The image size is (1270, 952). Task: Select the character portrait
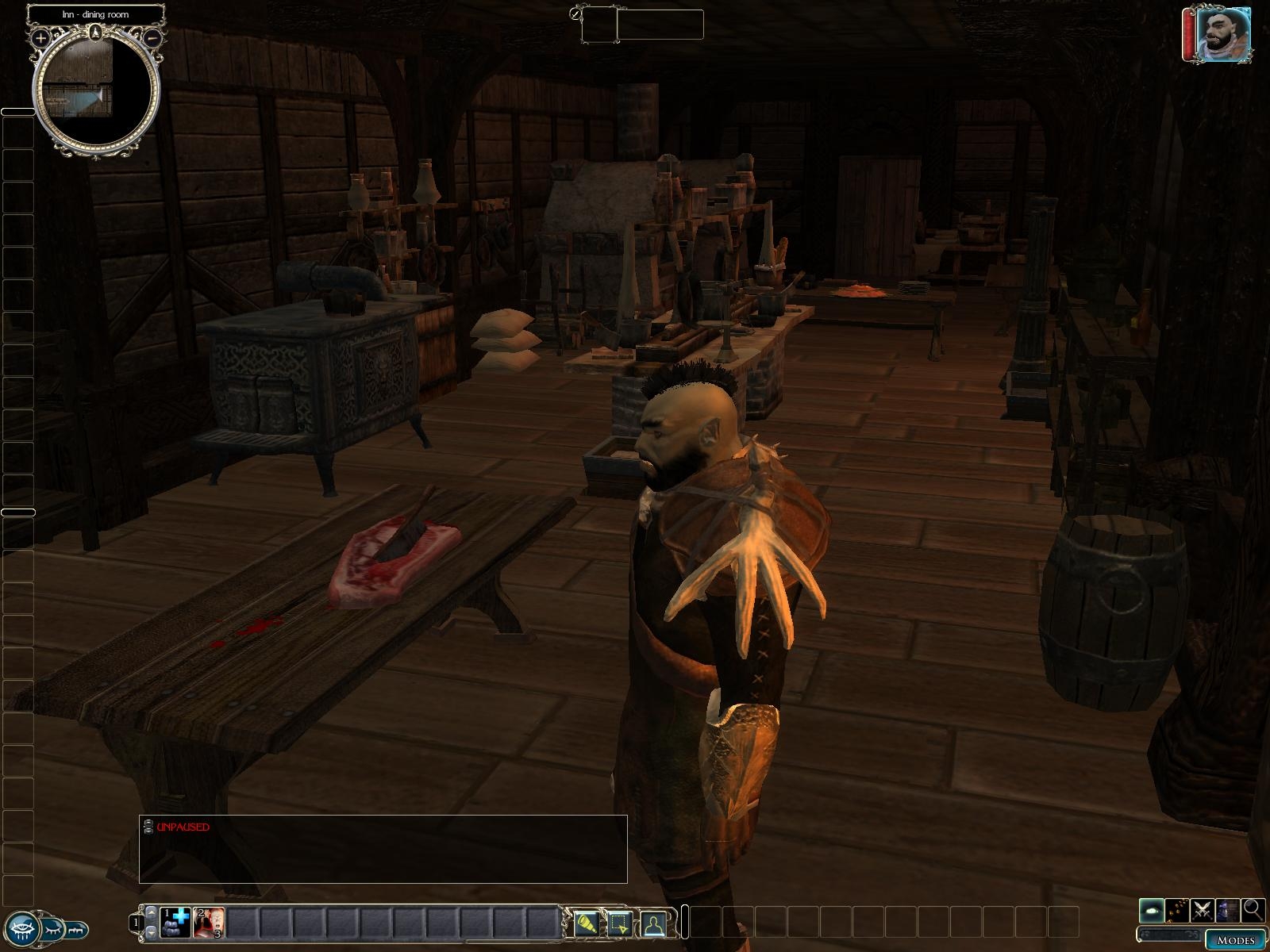pyautogui.click(x=1222, y=34)
